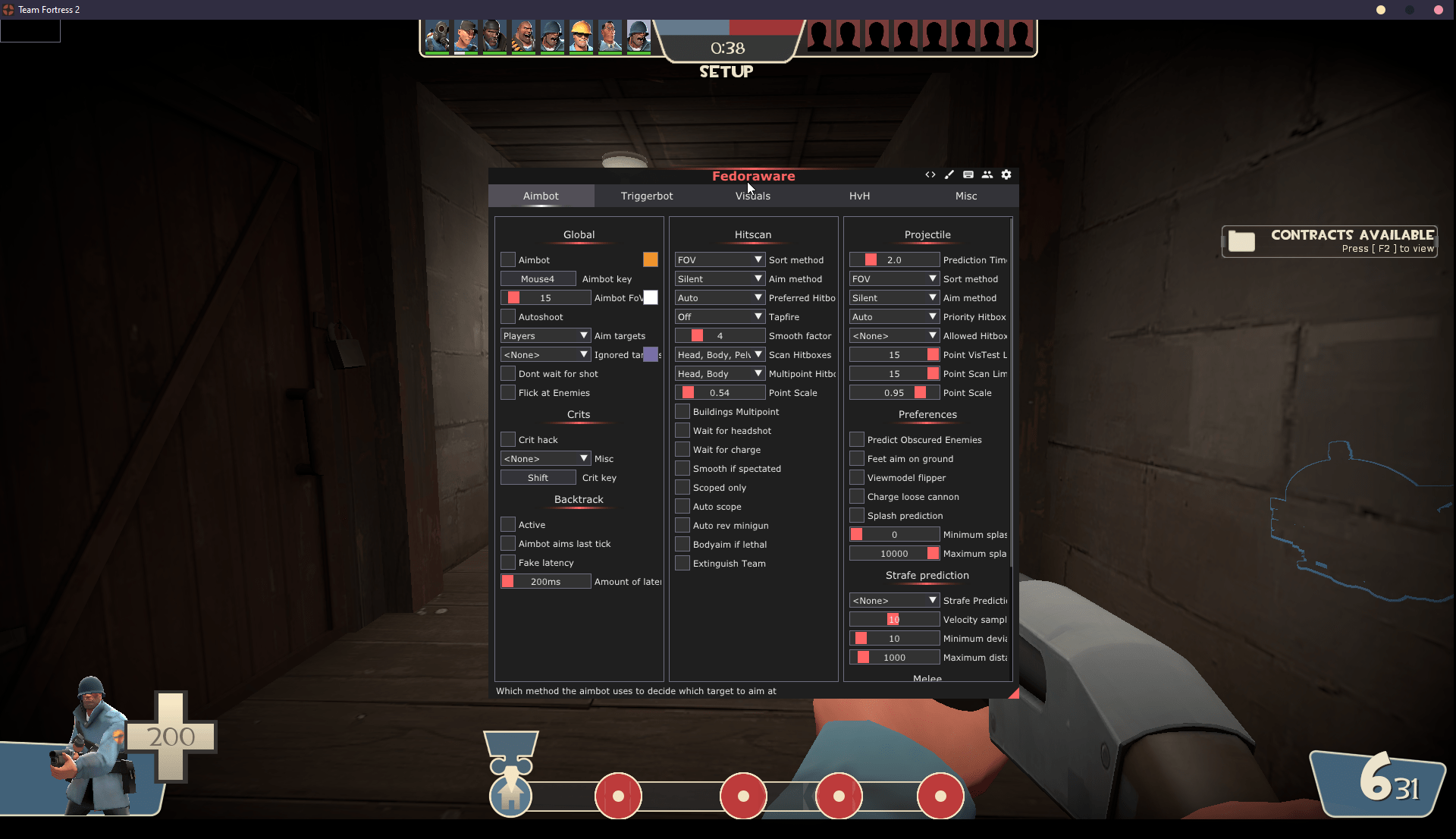Click the keybinds keyboard icon
The height and width of the screenshot is (839, 1456).
[x=968, y=174]
